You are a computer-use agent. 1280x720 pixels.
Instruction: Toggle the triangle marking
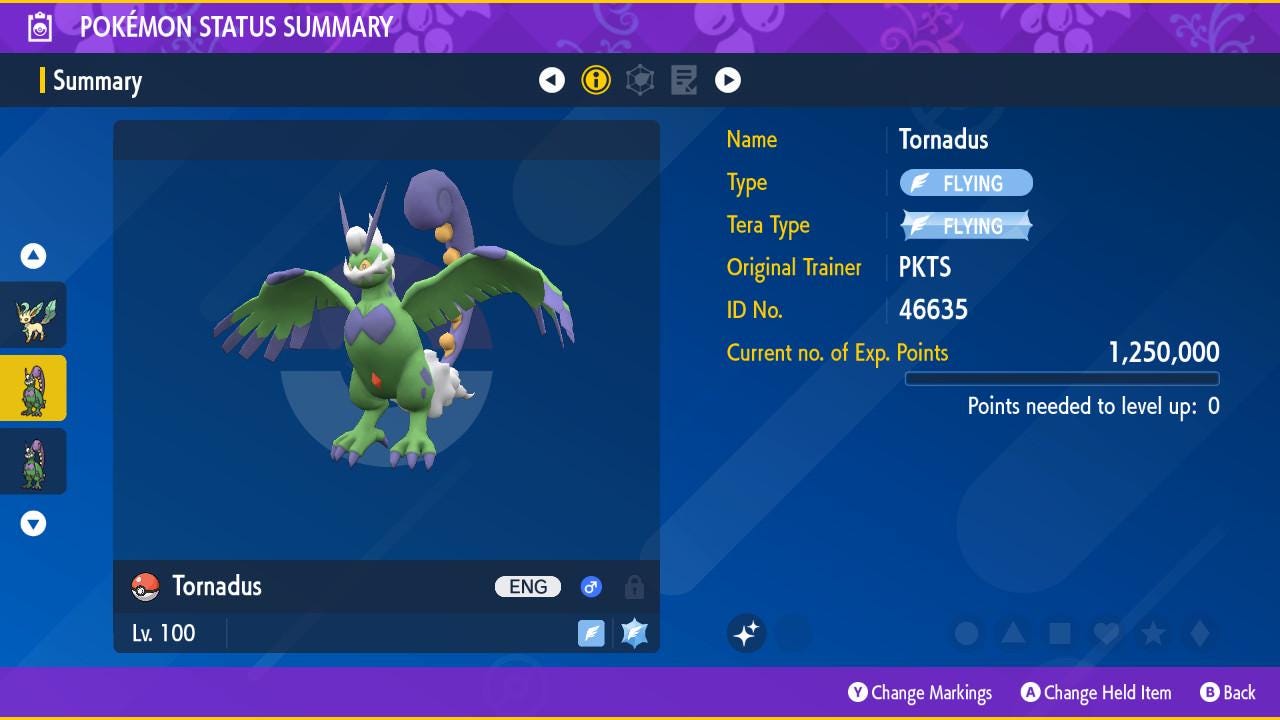point(1013,633)
